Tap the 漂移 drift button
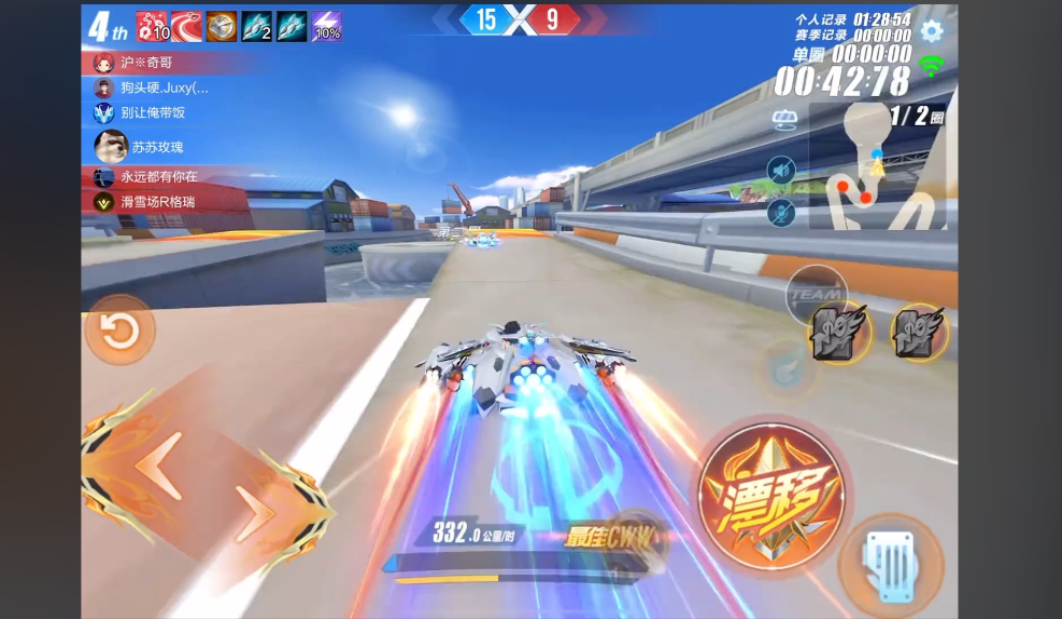The image size is (1062, 619). coord(771,497)
